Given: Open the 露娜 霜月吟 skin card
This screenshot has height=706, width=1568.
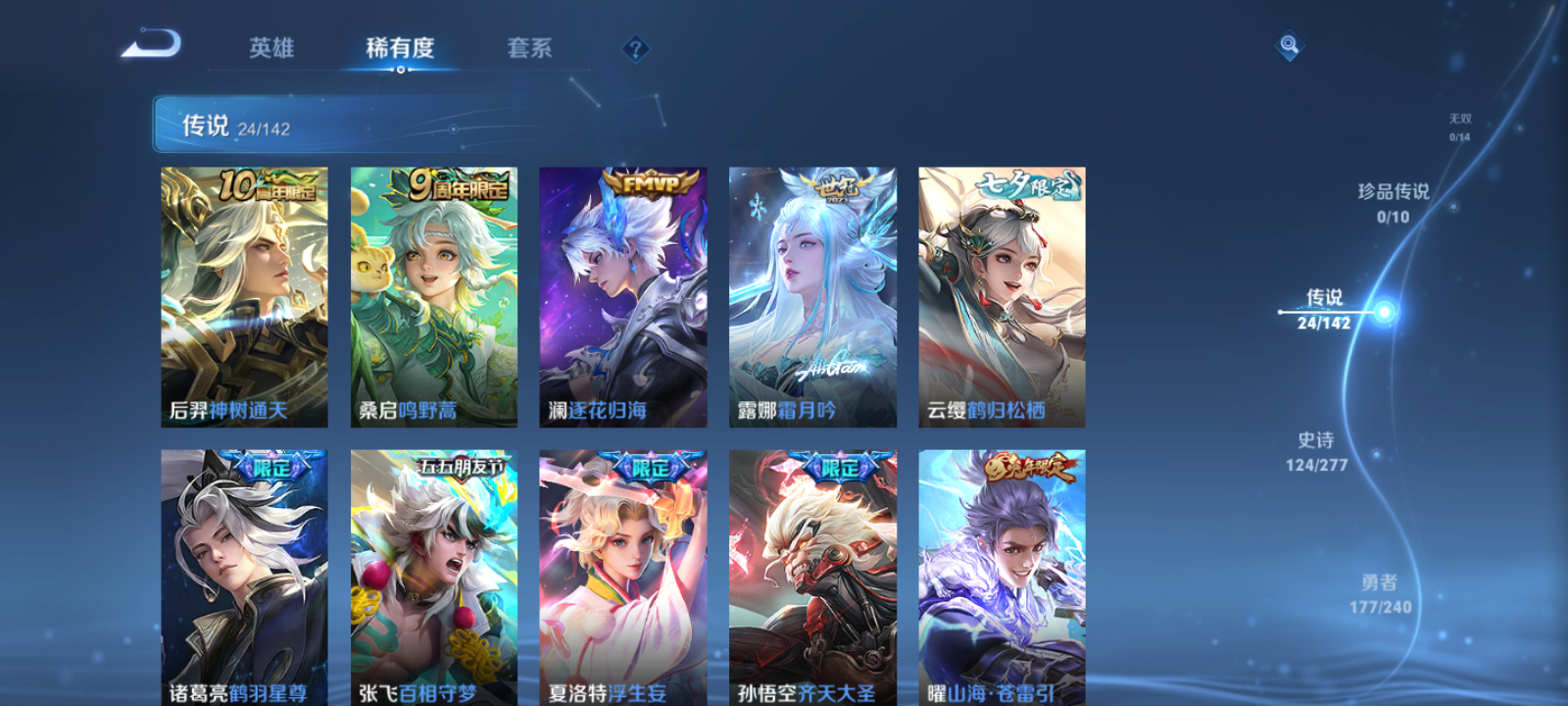Looking at the screenshot, I should tap(811, 294).
